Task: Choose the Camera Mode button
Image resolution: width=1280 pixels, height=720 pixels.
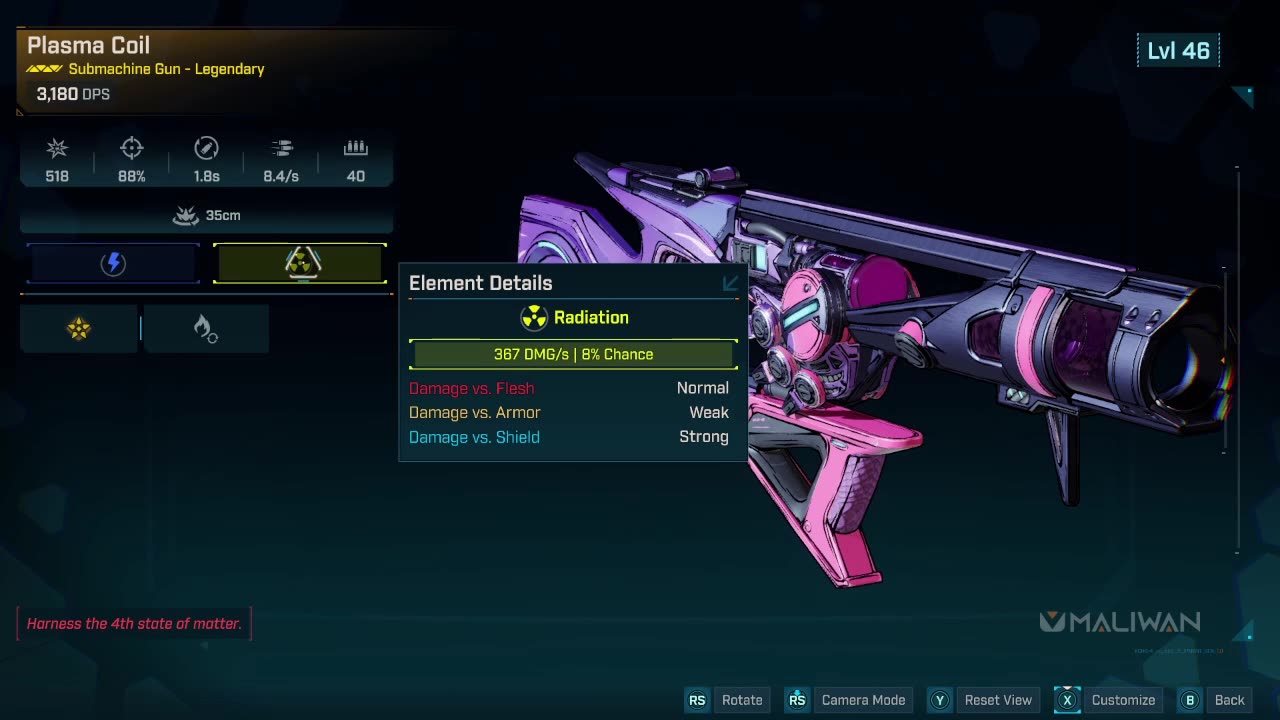Action: [862, 700]
